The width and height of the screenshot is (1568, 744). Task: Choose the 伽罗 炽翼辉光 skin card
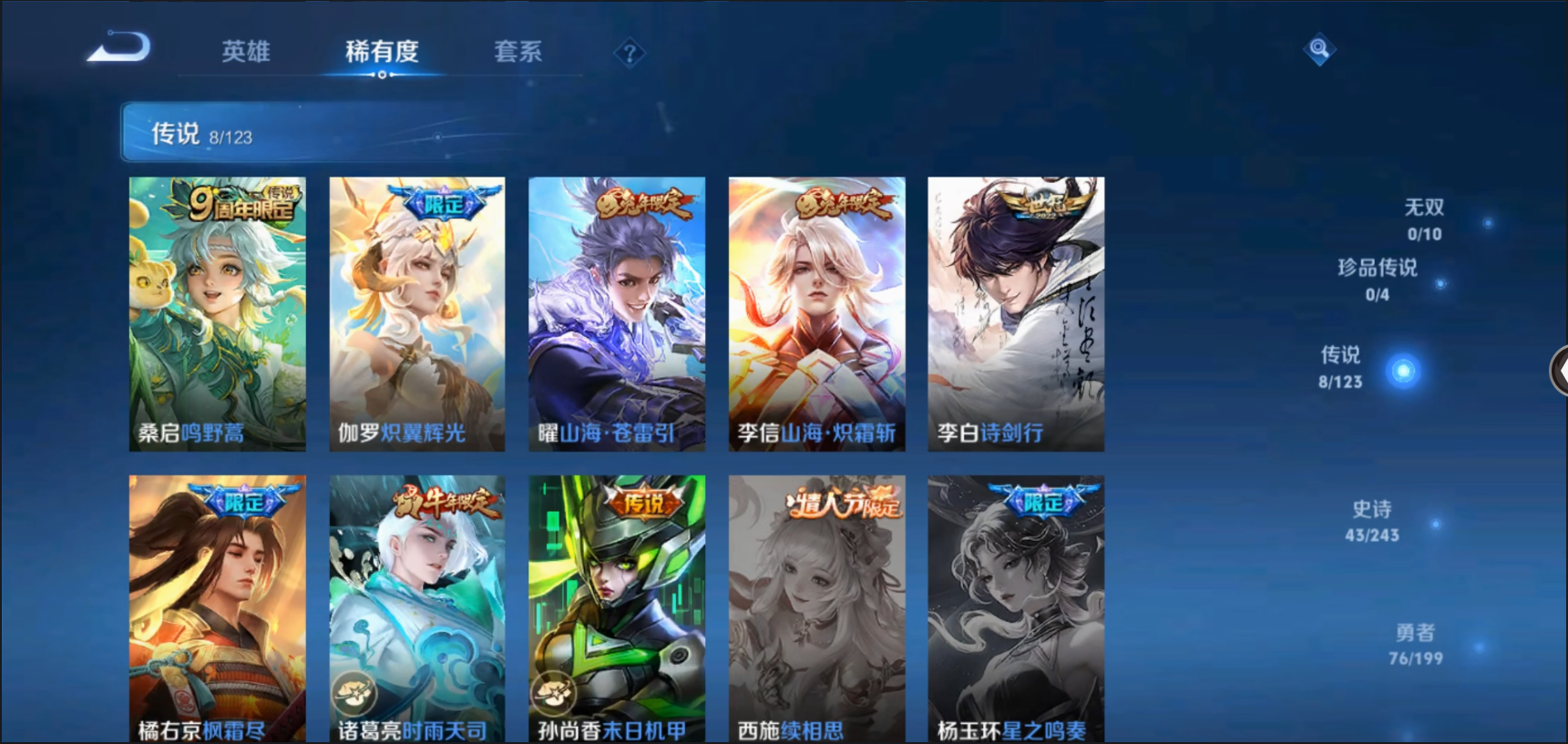(x=417, y=313)
